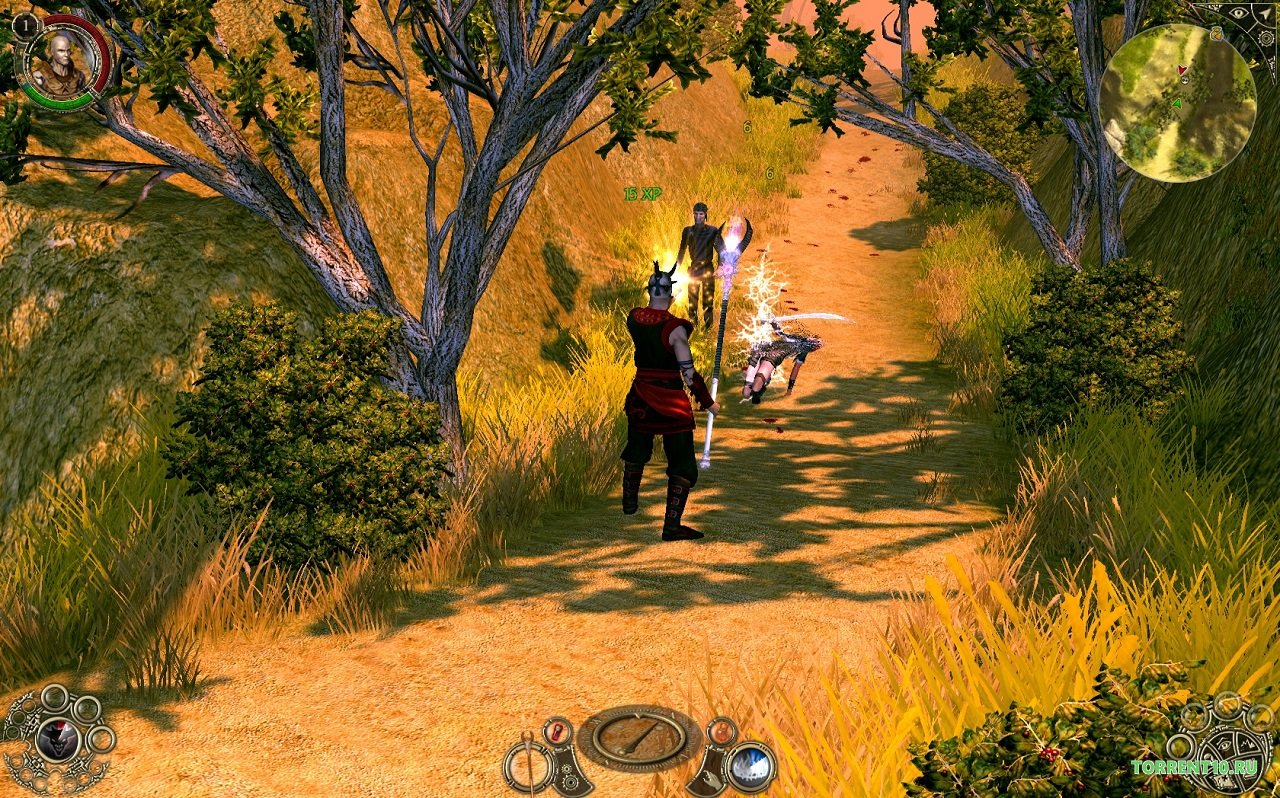This screenshot has width=1280, height=798.
Task: Click the hero portrait in the corner
Action: coord(60,62)
